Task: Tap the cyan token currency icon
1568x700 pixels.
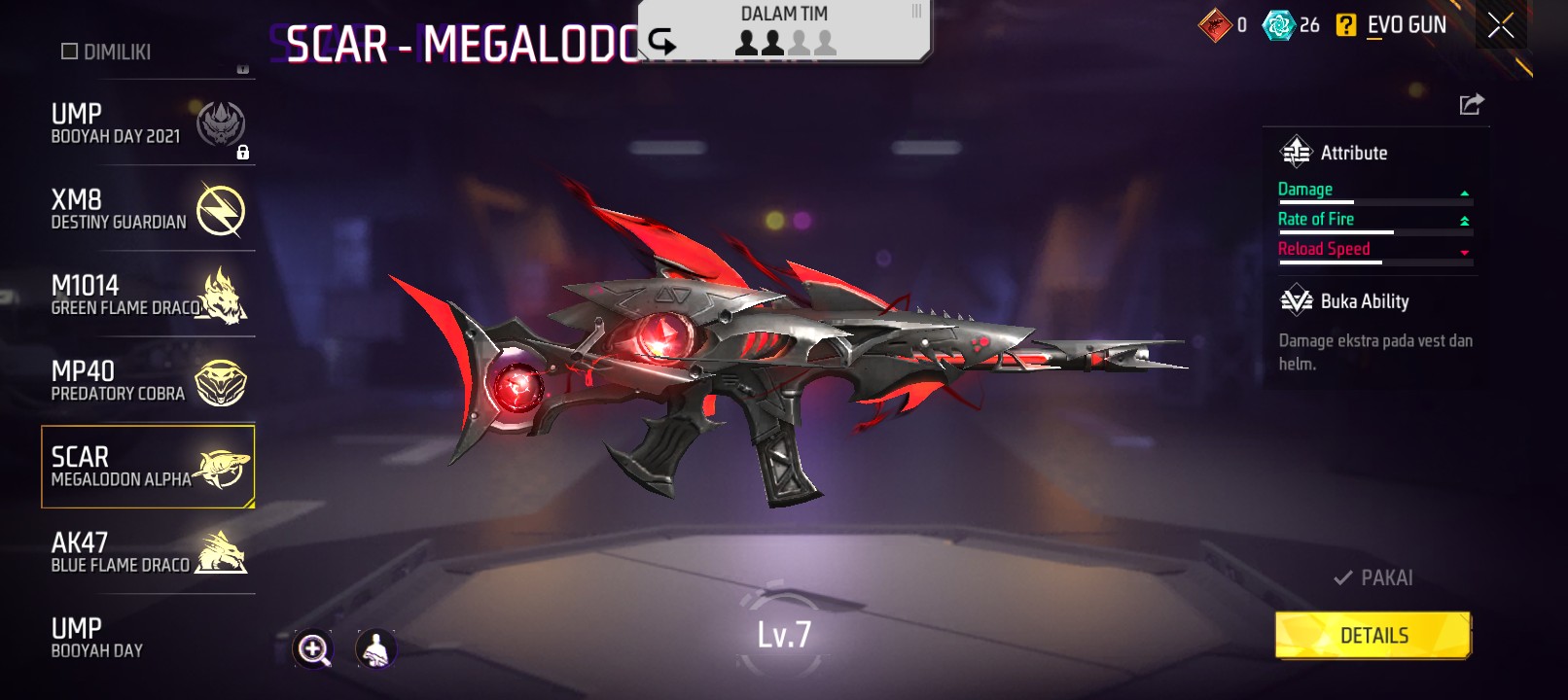Action: pyautogui.click(x=1277, y=25)
